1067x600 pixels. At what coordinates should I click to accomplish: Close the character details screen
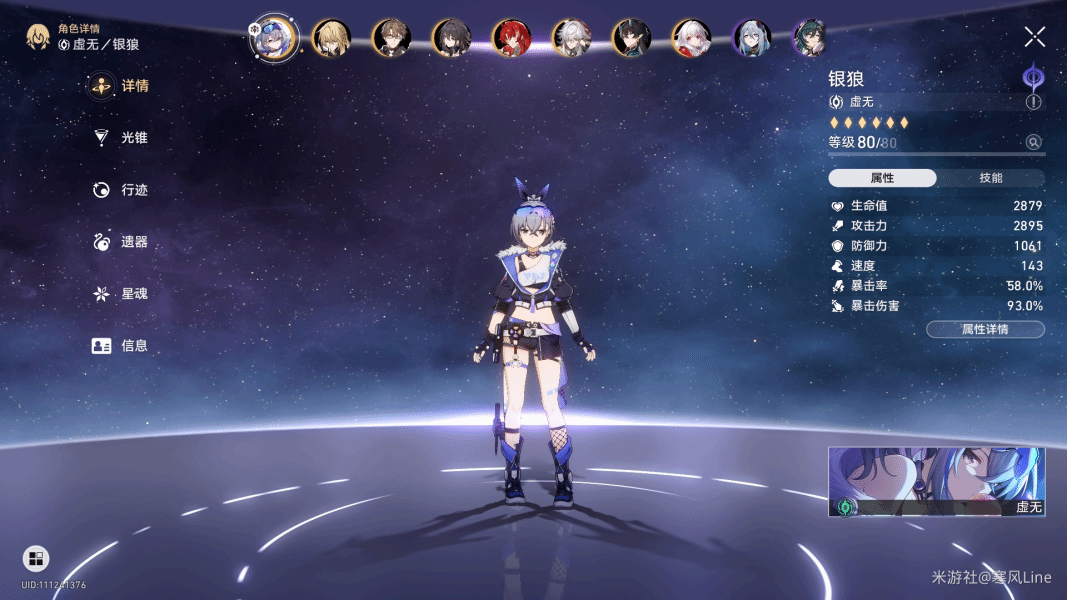tap(1034, 38)
